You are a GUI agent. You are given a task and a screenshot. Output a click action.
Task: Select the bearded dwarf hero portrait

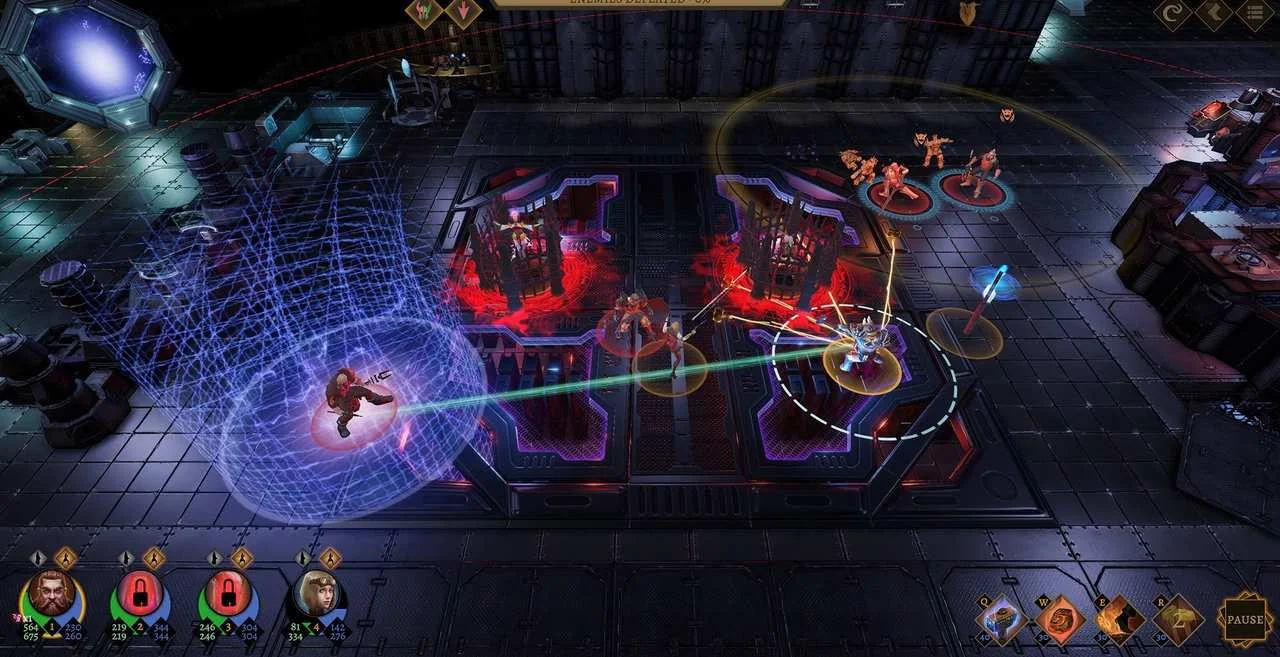51,595
